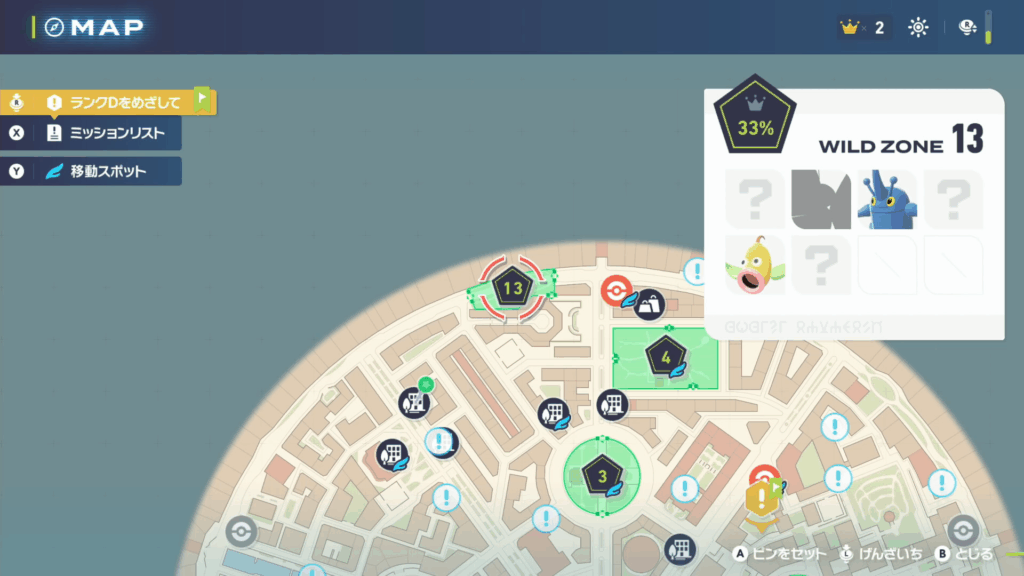Select the Wild Zone 13 map marker

point(513,288)
